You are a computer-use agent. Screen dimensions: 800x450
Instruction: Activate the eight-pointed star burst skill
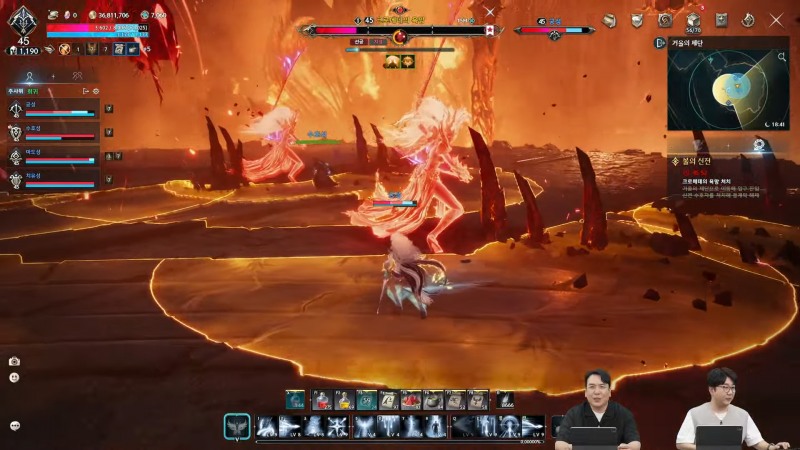[338, 427]
